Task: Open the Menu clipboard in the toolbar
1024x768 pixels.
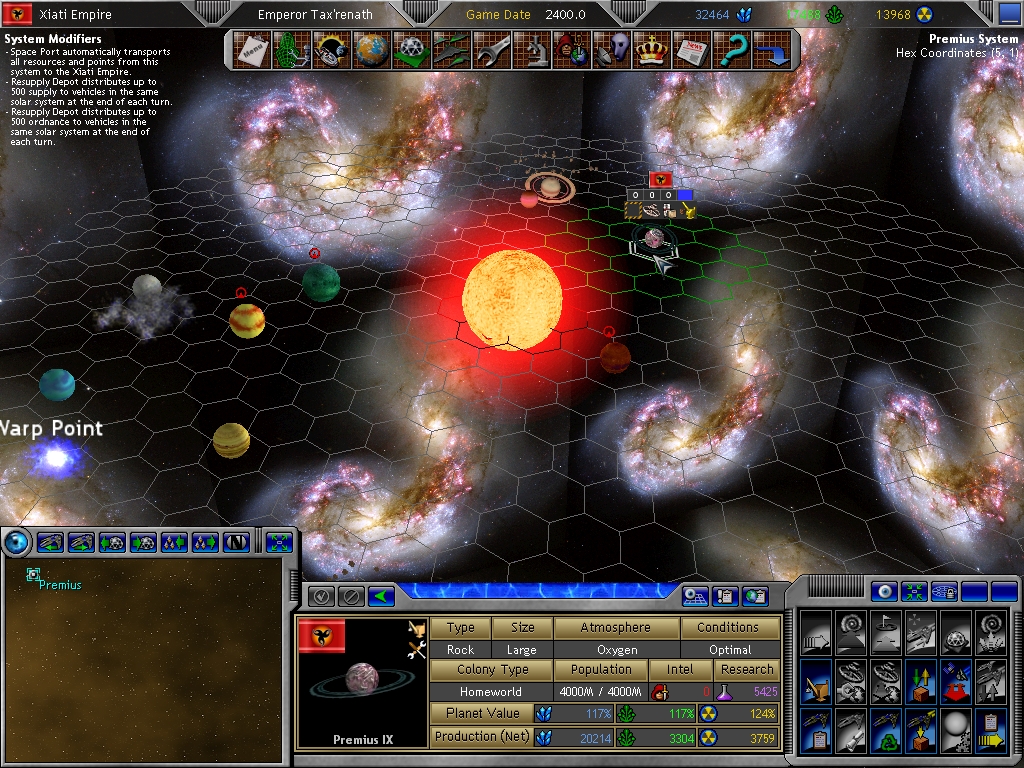Action: click(x=251, y=49)
